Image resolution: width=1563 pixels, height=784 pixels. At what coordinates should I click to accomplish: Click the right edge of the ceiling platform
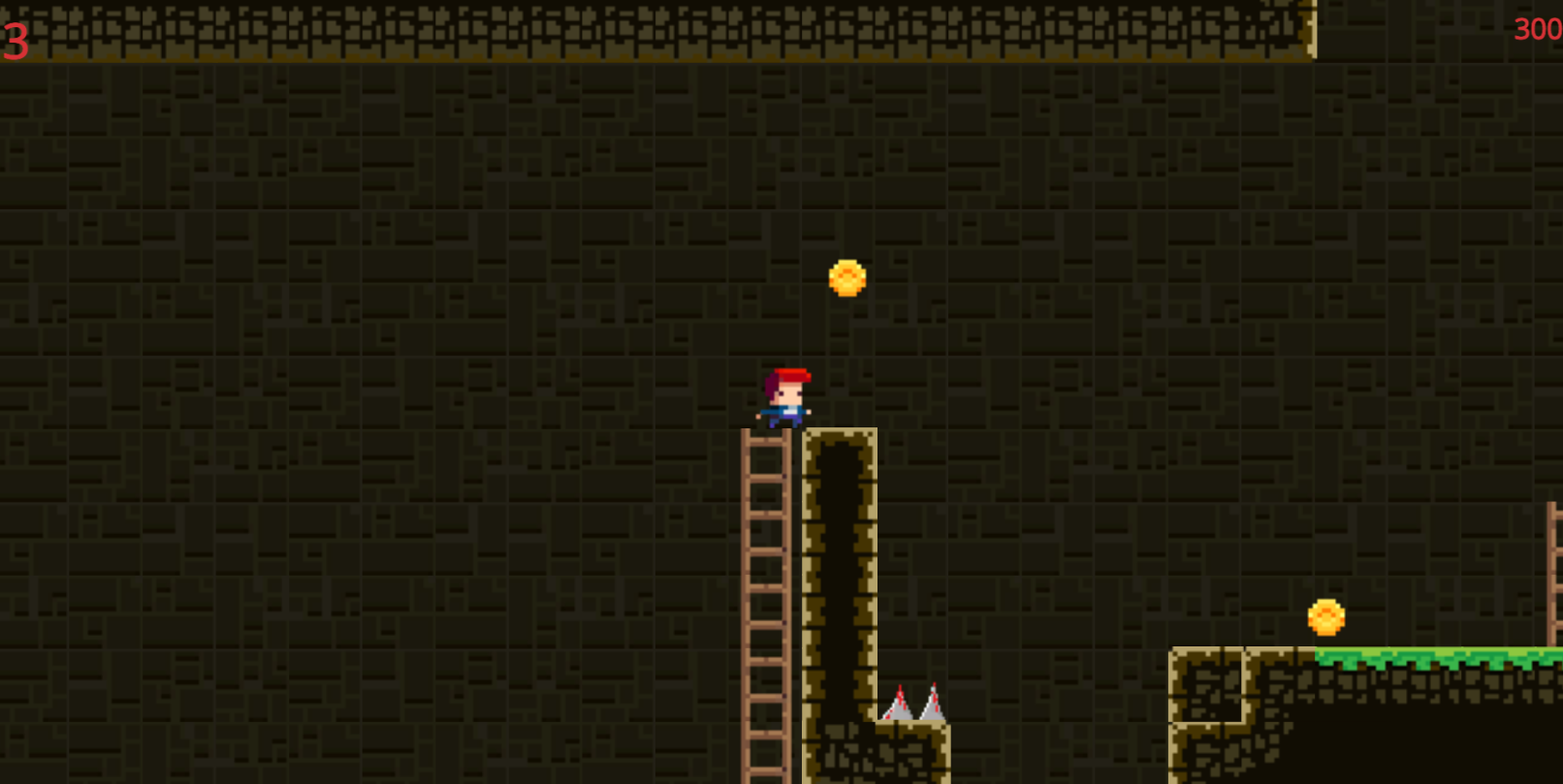(1309, 29)
